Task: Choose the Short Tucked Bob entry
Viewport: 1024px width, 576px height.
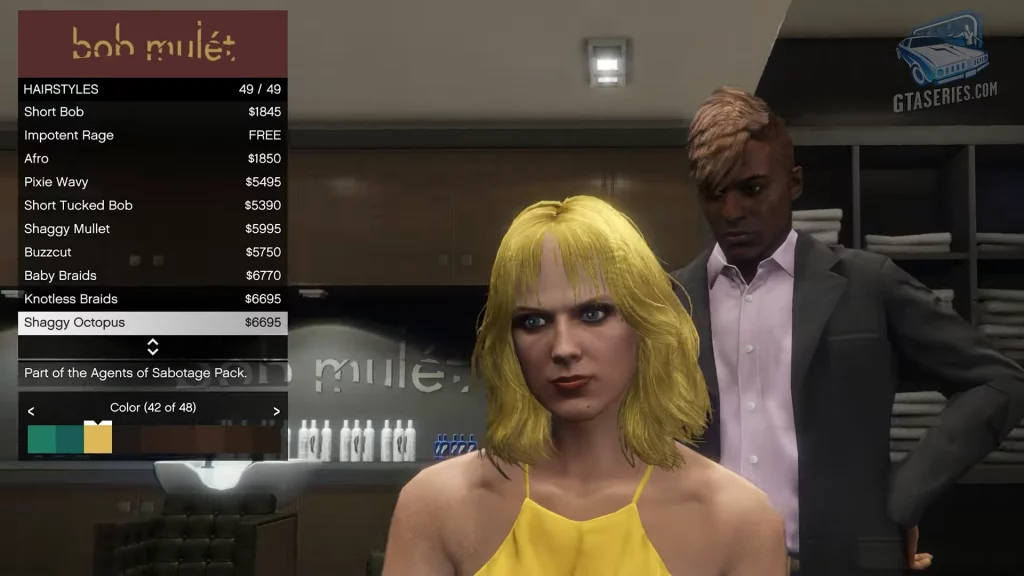Action: click(152, 205)
